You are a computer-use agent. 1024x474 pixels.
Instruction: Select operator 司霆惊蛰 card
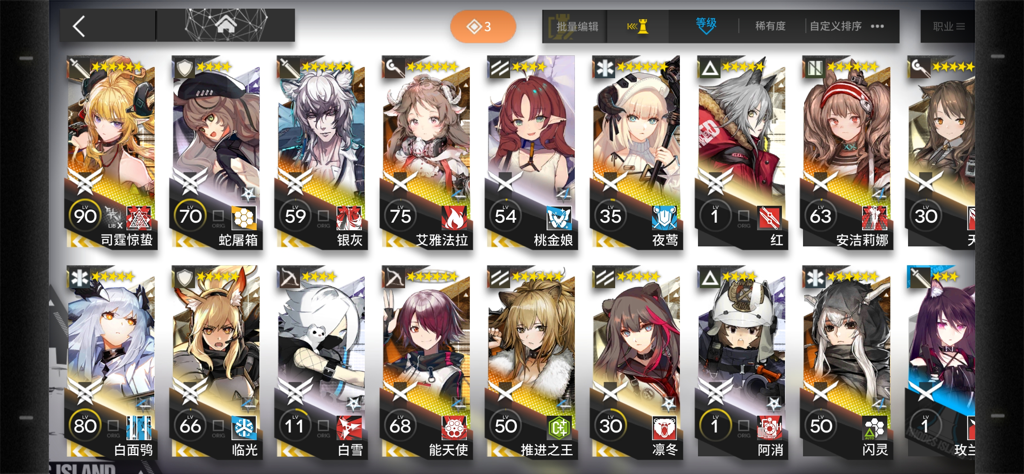pos(111,150)
